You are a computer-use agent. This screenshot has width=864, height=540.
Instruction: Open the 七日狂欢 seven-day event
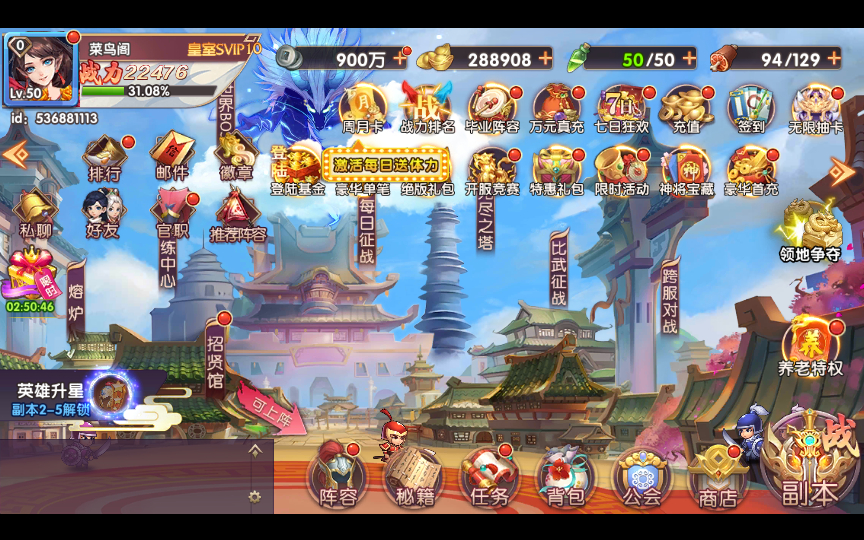[x=623, y=109]
